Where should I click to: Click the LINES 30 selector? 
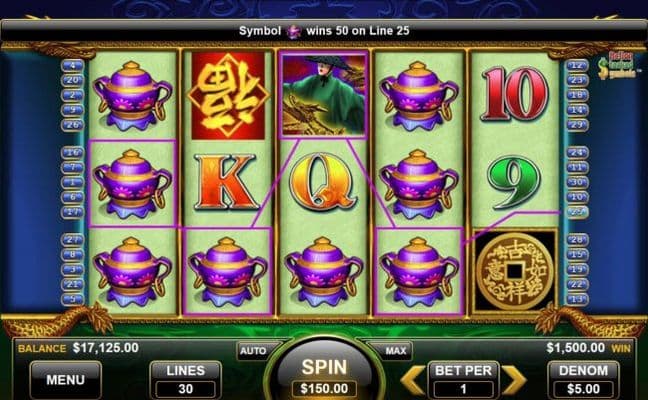185,379
